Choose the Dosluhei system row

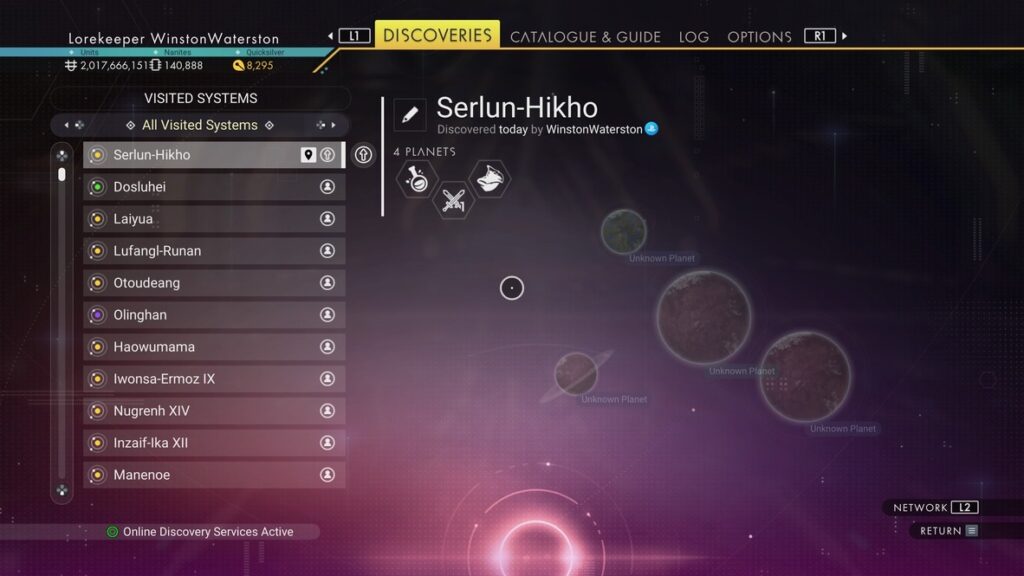click(214, 187)
